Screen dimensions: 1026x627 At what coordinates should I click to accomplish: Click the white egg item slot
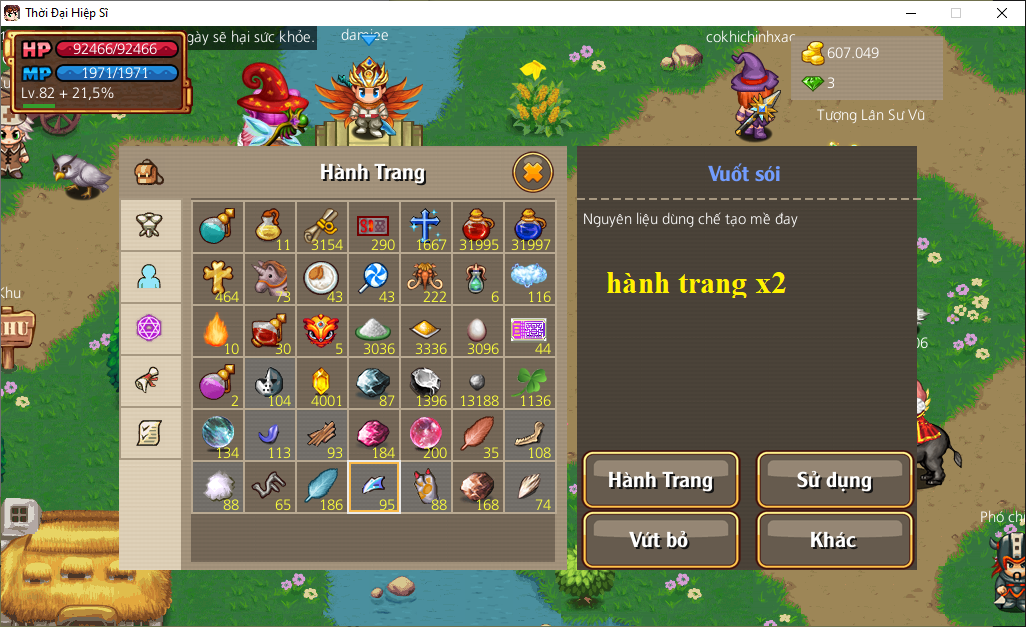click(478, 330)
